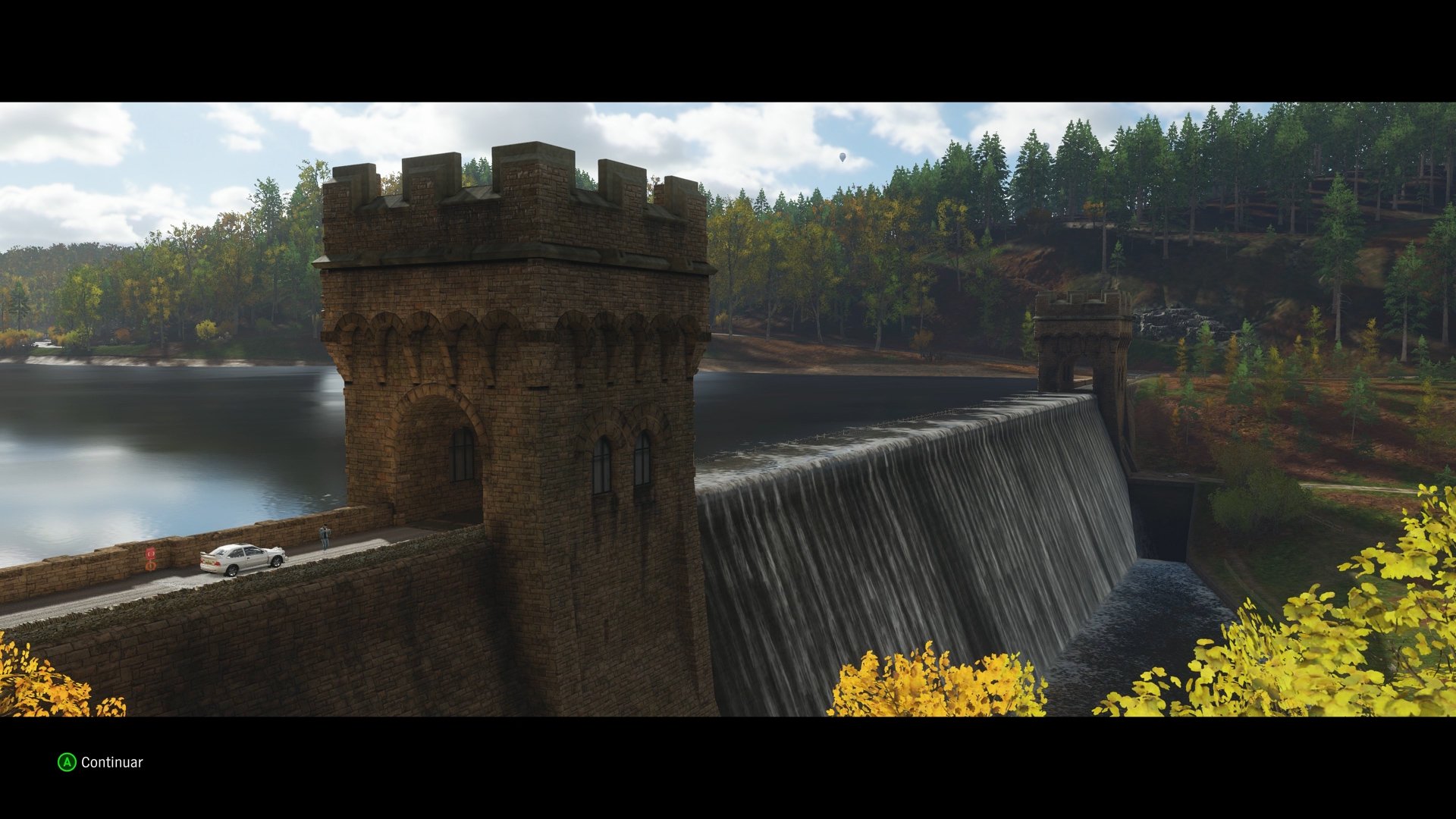Click the orange circular sign below the life ring
This screenshot has width=1456, height=819.
pyautogui.click(x=150, y=565)
